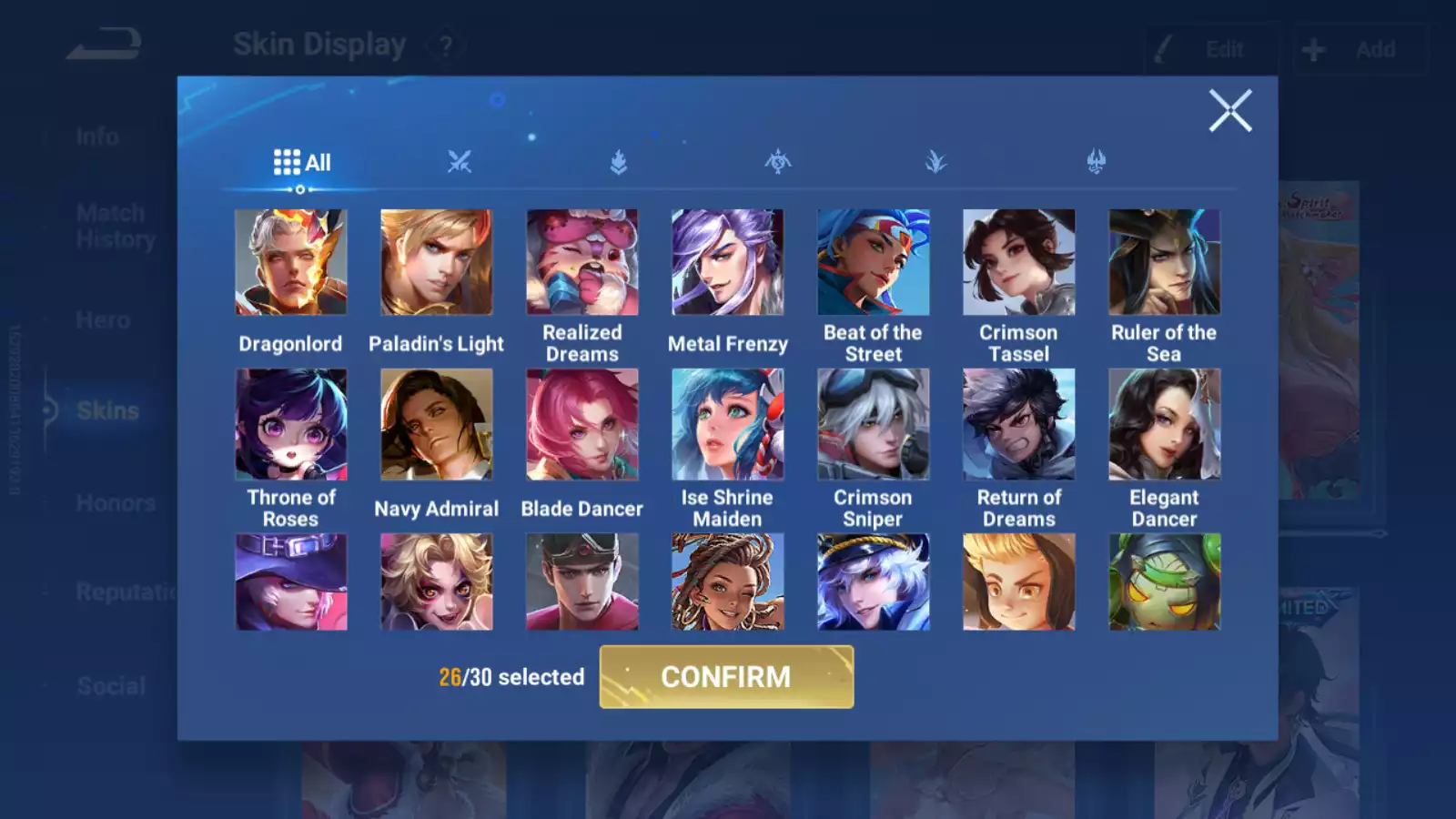The height and width of the screenshot is (819, 1456).
Task: Select the Dragonlord skin
Action: coord(291,262)
